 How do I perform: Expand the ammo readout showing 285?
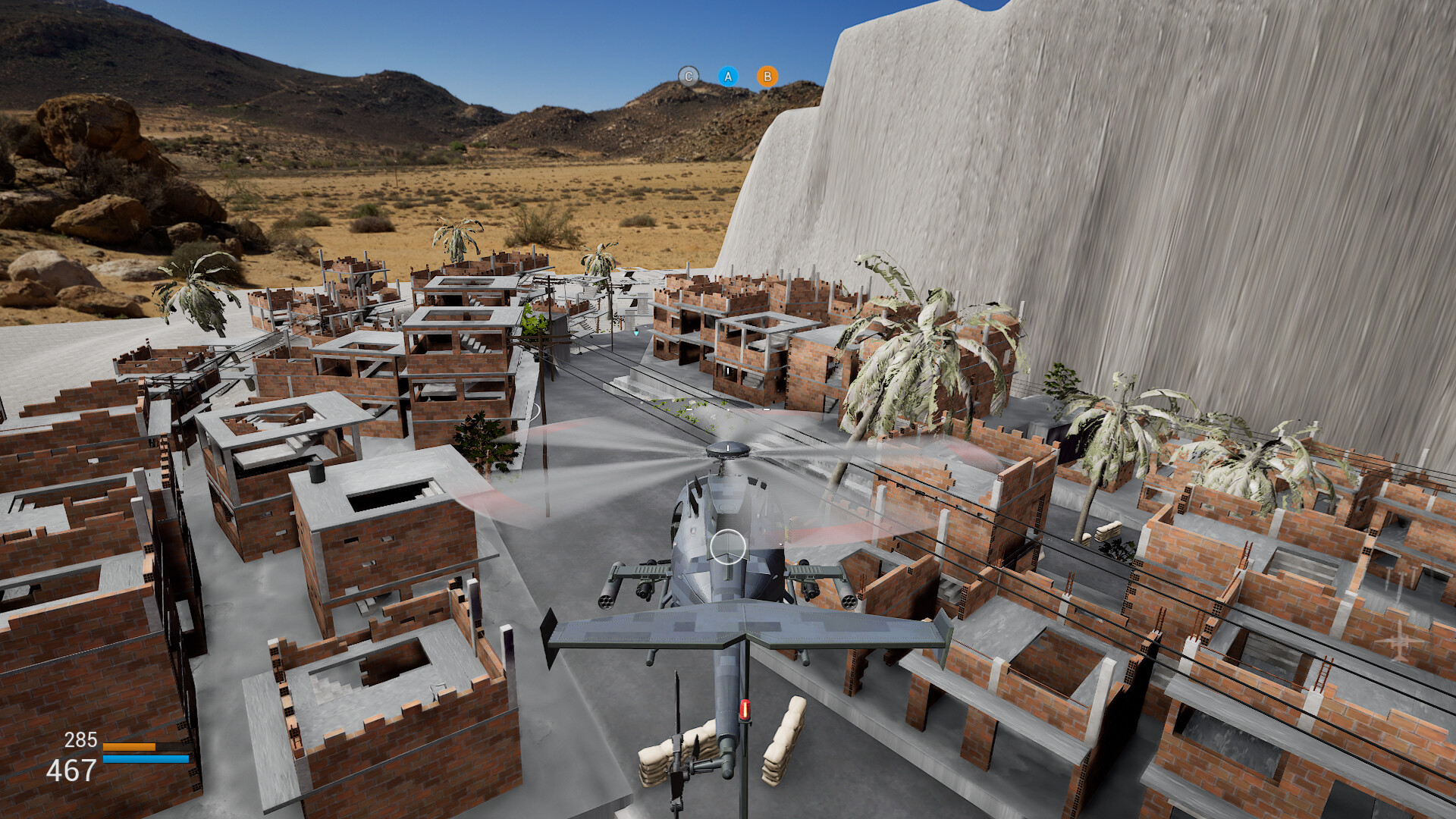(x=81, y=739)
